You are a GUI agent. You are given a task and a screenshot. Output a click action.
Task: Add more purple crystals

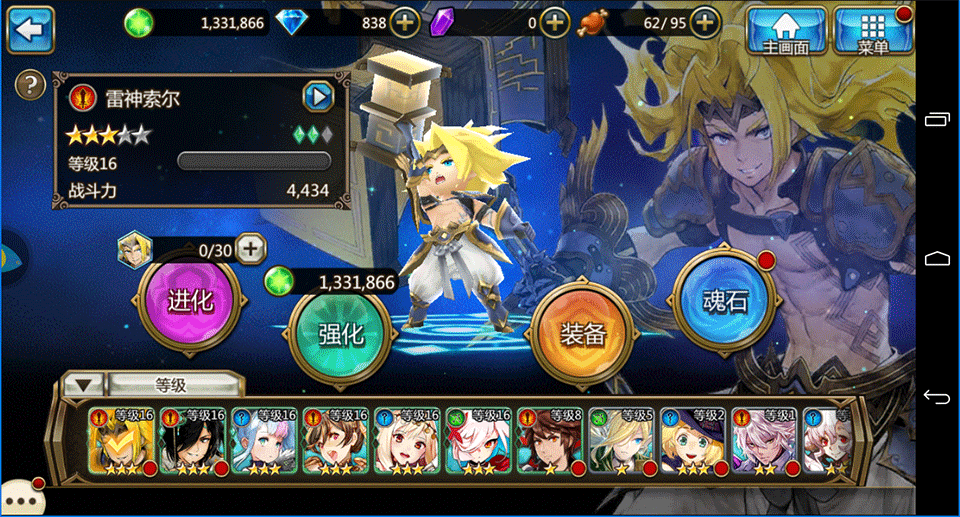tap(555, 21)
